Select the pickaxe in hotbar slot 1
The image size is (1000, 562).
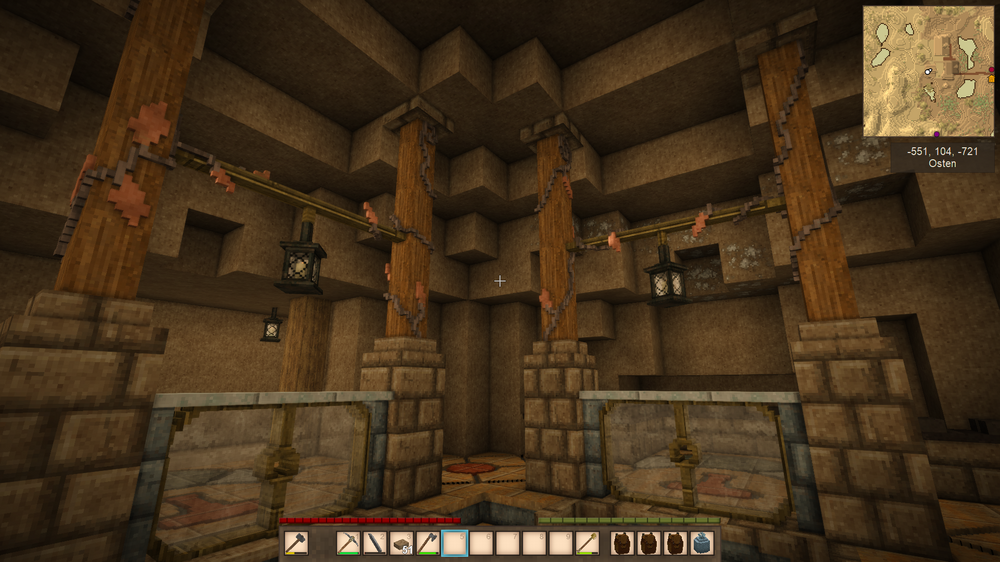(x=348, y=543)
